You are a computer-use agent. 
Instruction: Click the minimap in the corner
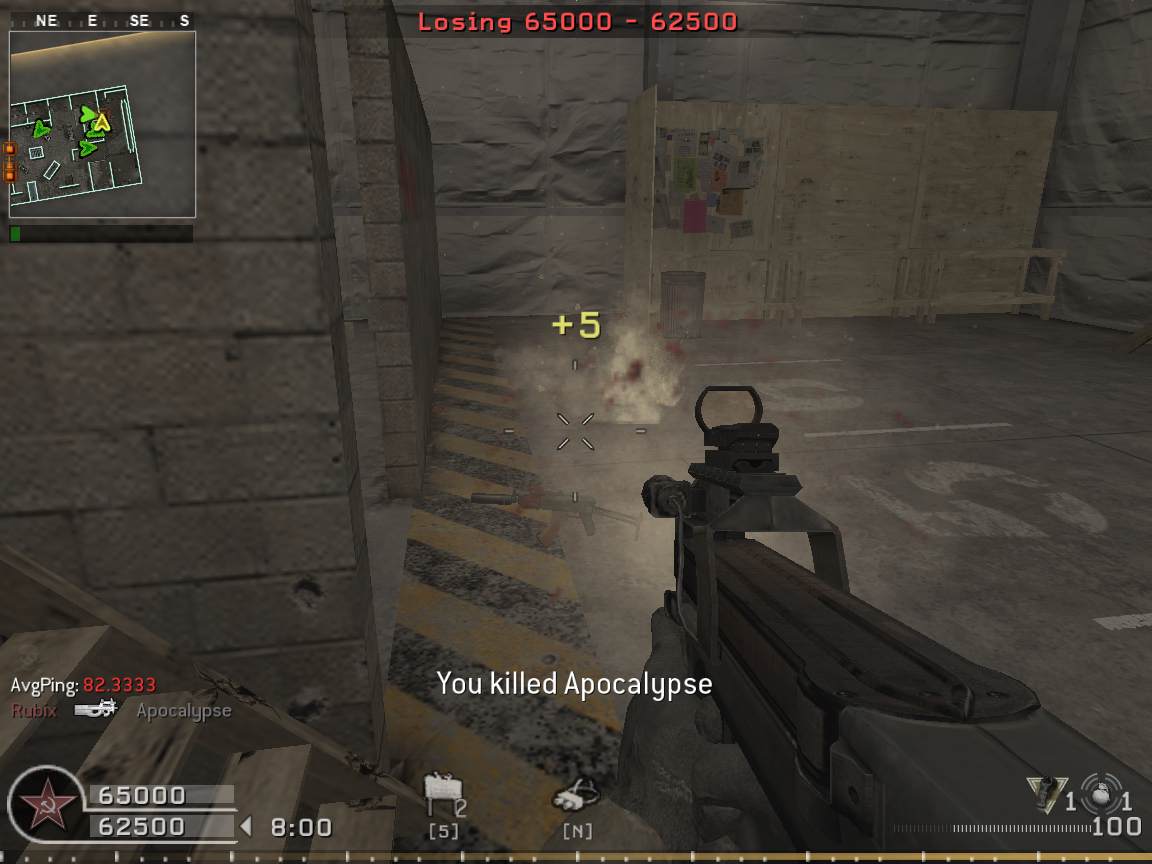[102, 124]
